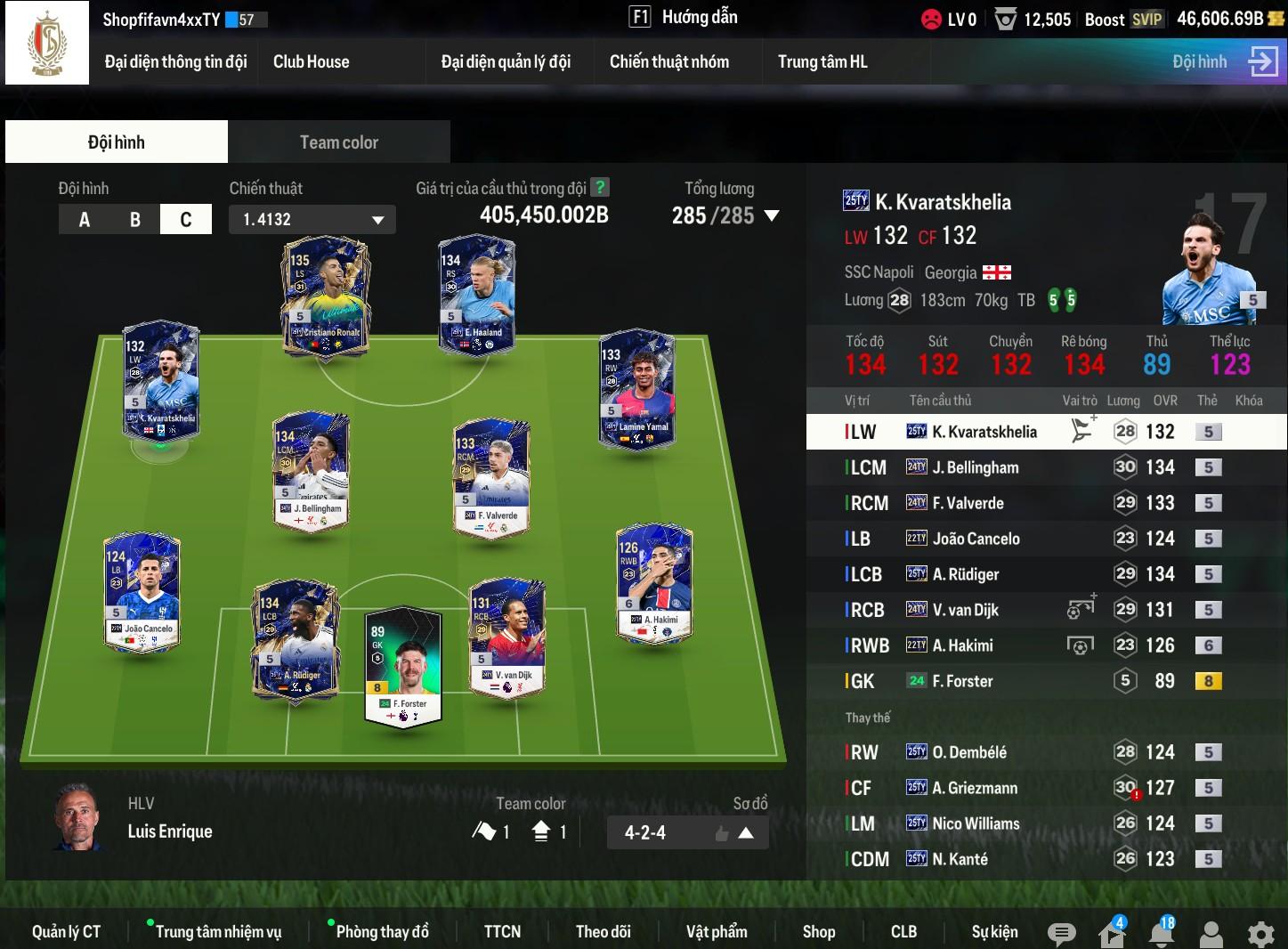Go to Chiến thuật nhóm menu
This screenshot has width=1288, height=949.
pos(668,61)
